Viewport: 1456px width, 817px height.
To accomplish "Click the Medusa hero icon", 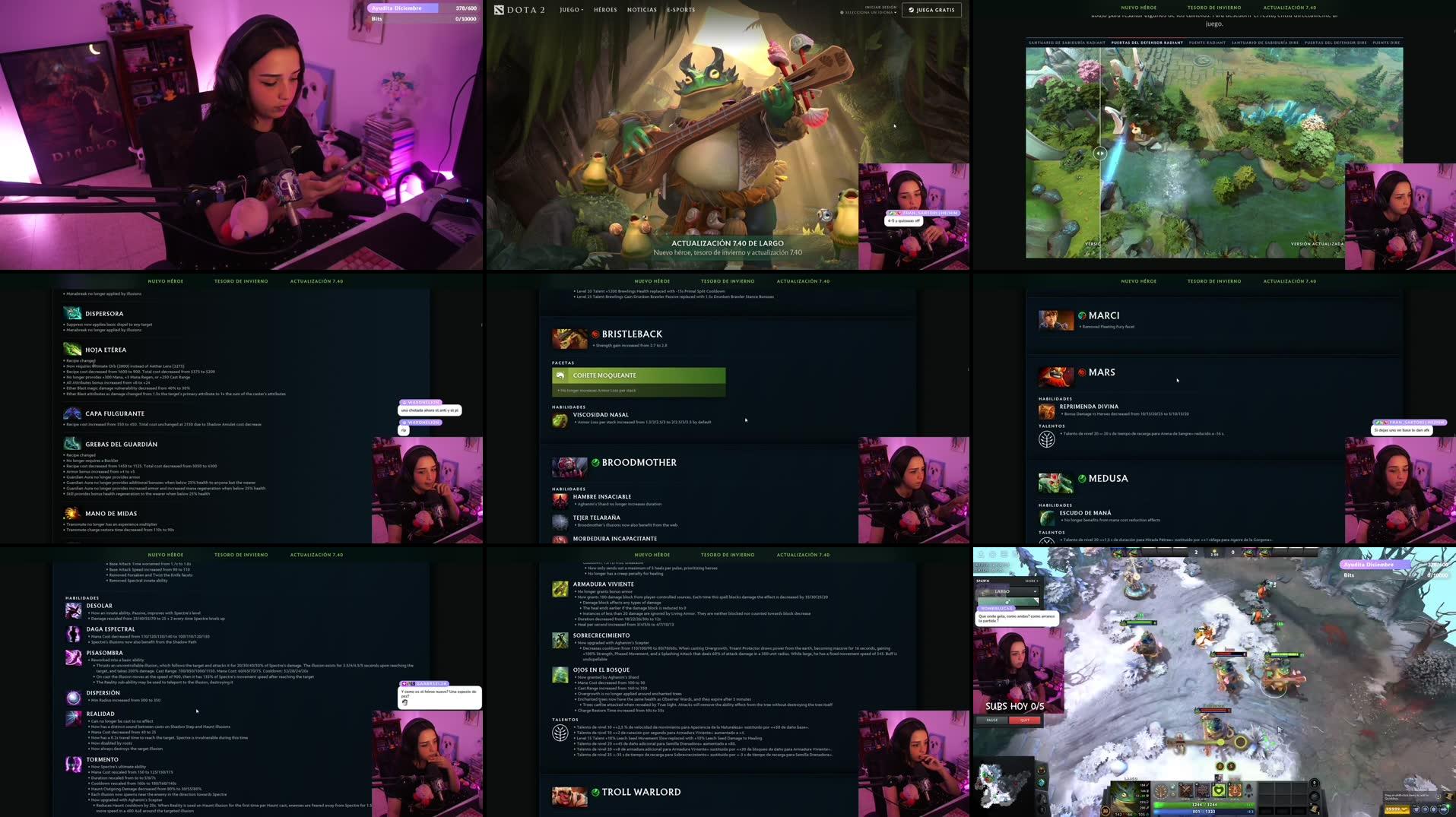I will [1058, 483].
